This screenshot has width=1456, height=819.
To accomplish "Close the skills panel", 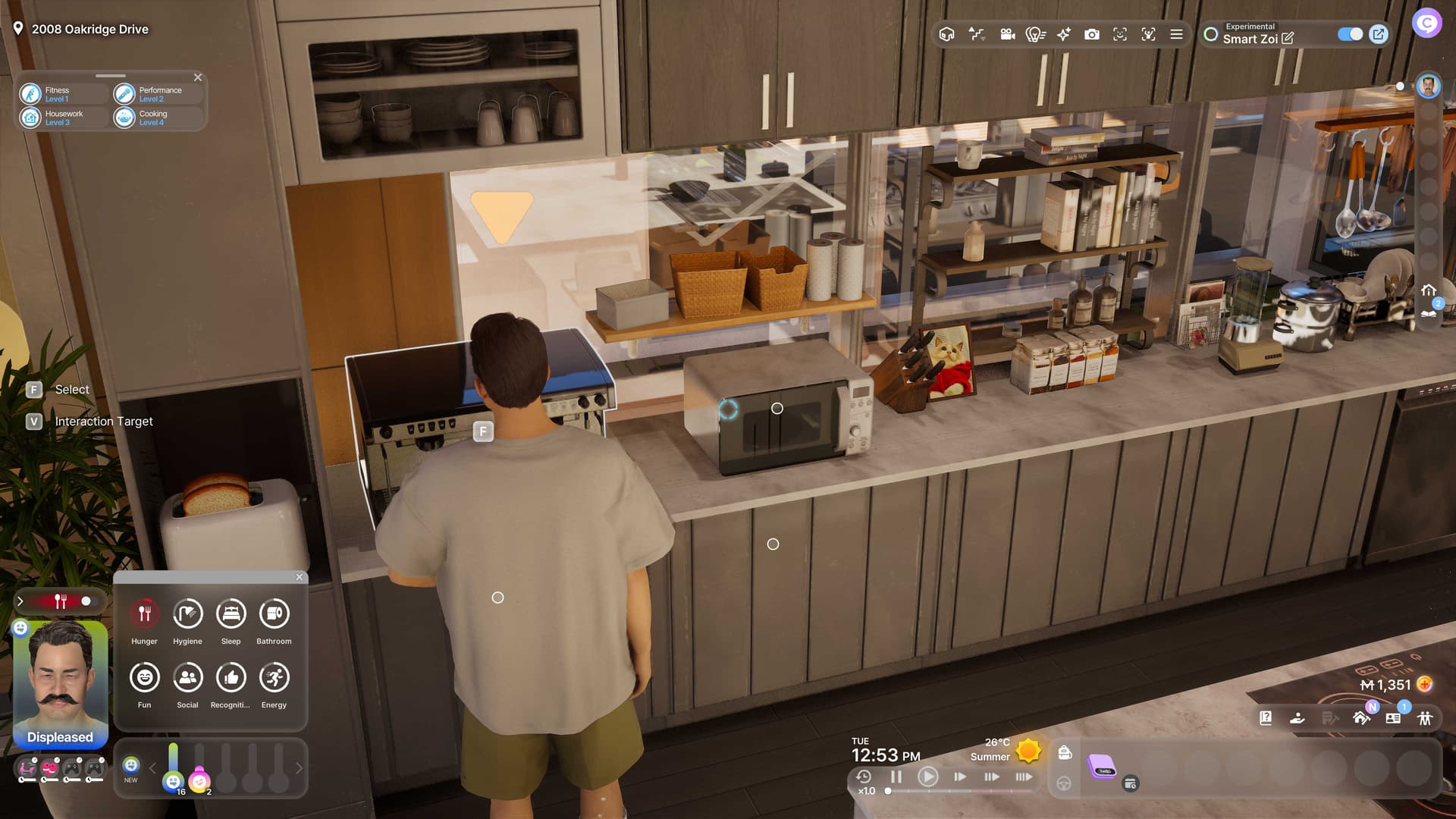I will tap(198, 77).
